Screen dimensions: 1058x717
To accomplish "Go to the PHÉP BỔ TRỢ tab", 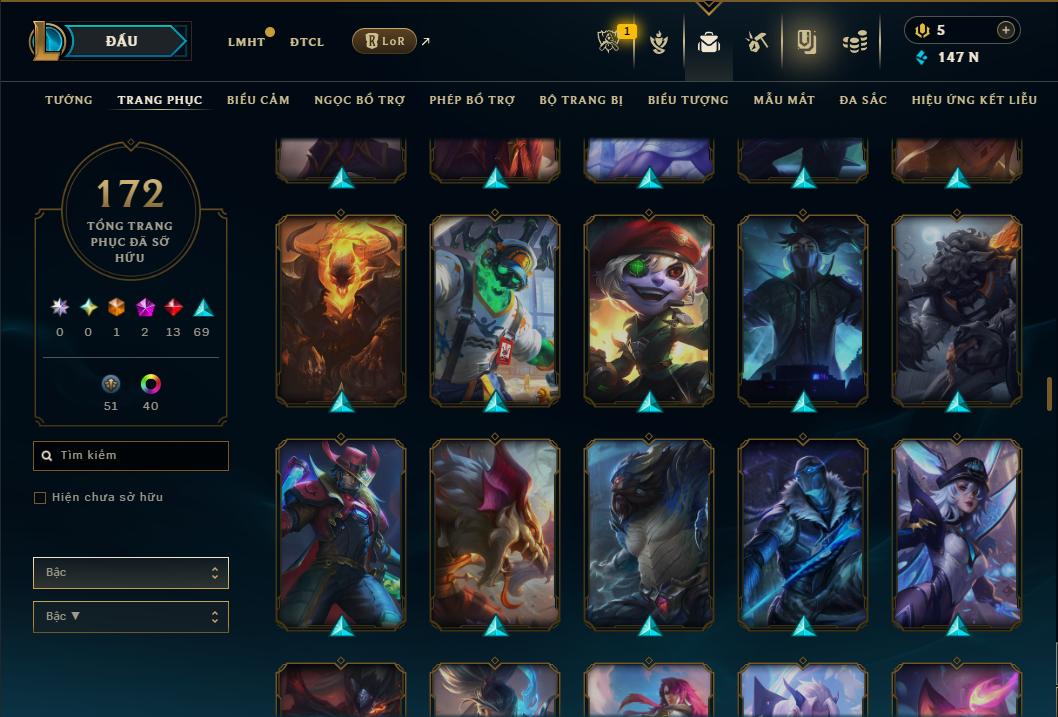I will [x=472, y=100].
